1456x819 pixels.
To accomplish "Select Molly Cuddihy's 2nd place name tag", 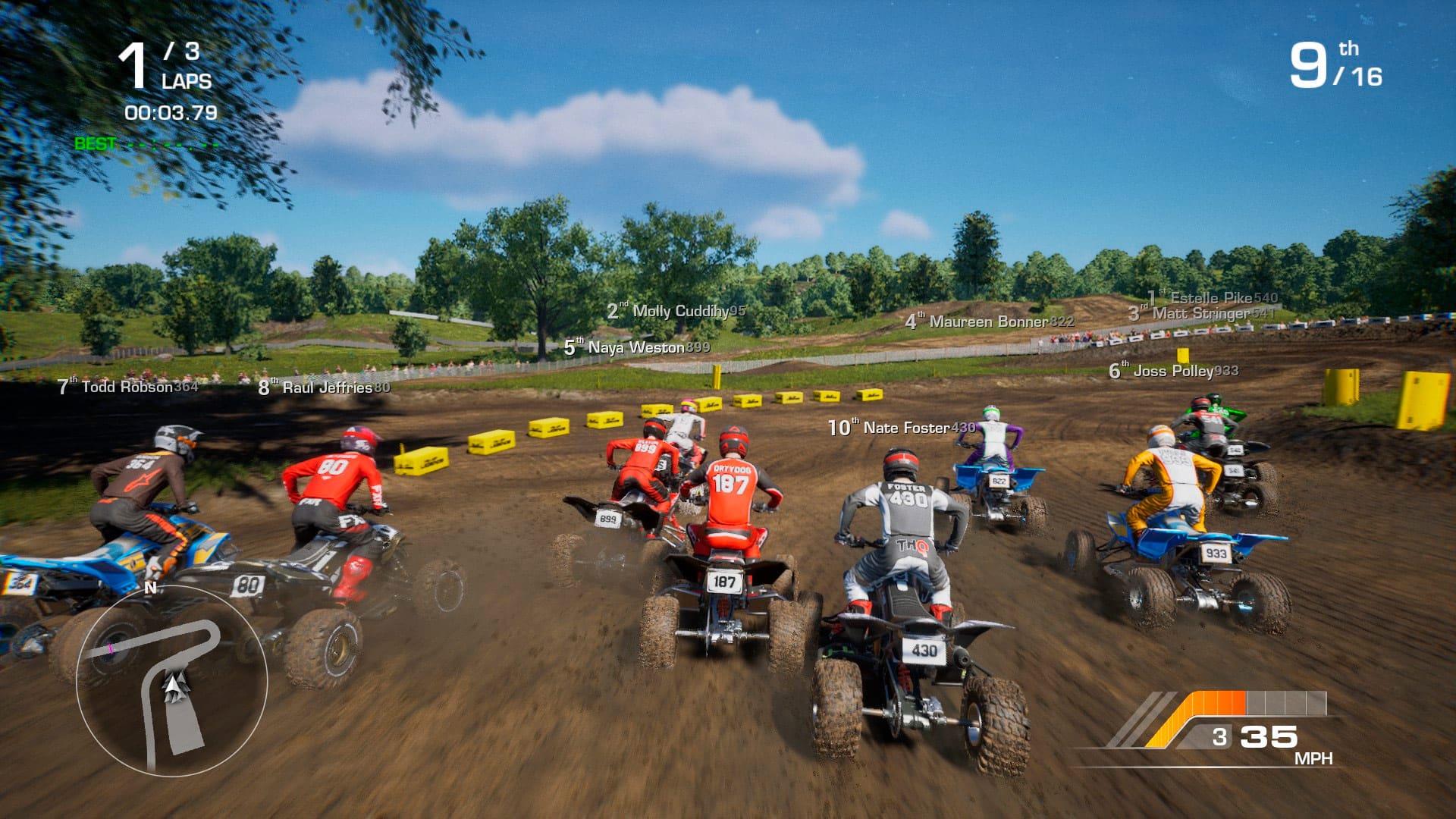I will (676, 311).
